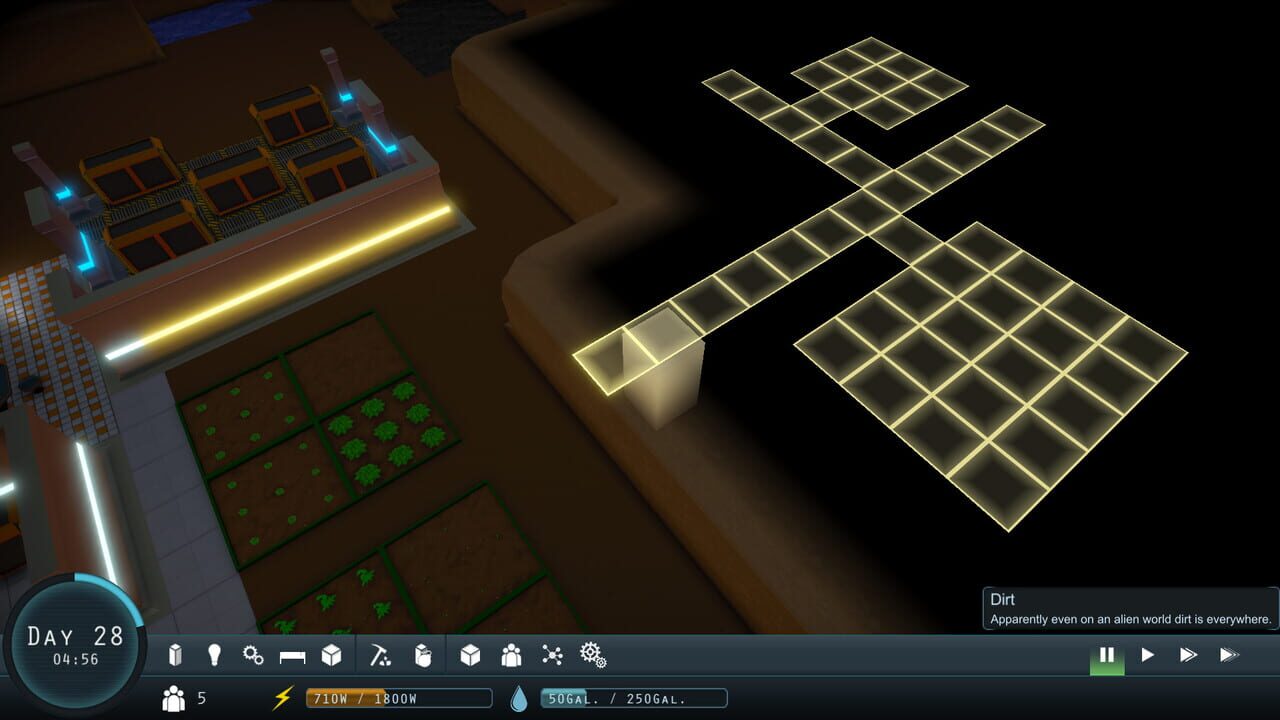Screen dimensions: 1280x720
Task: Open the lighting placement tool
Action: click(216, 655)
